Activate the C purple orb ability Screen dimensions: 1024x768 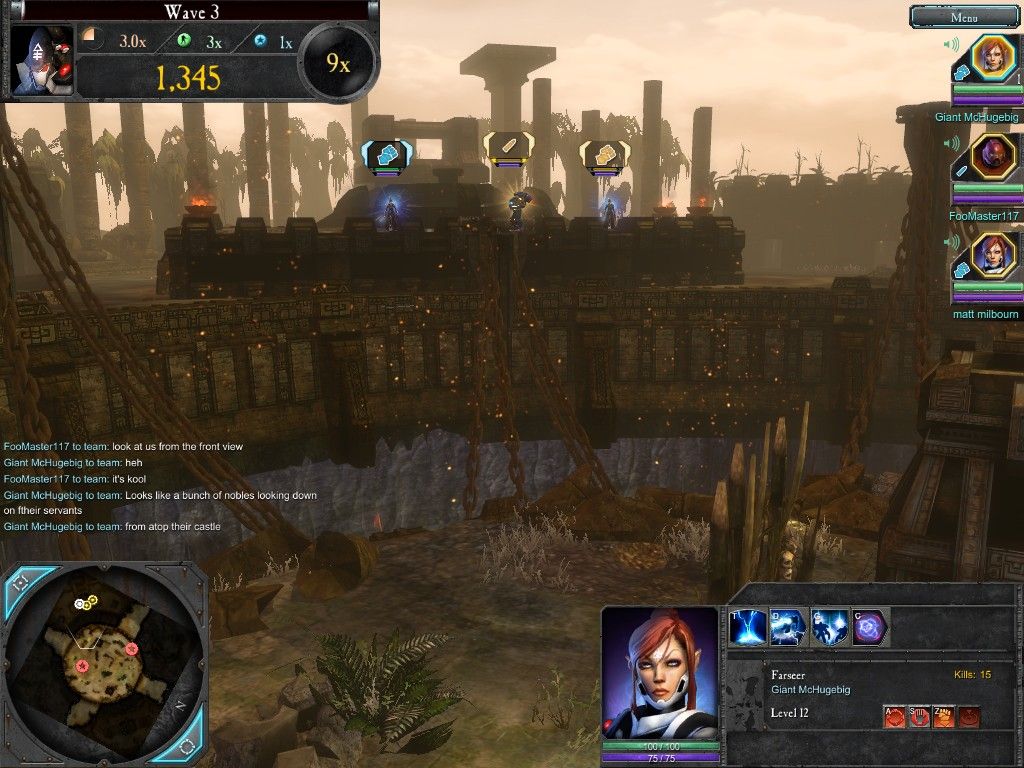[x=869, y=627]
